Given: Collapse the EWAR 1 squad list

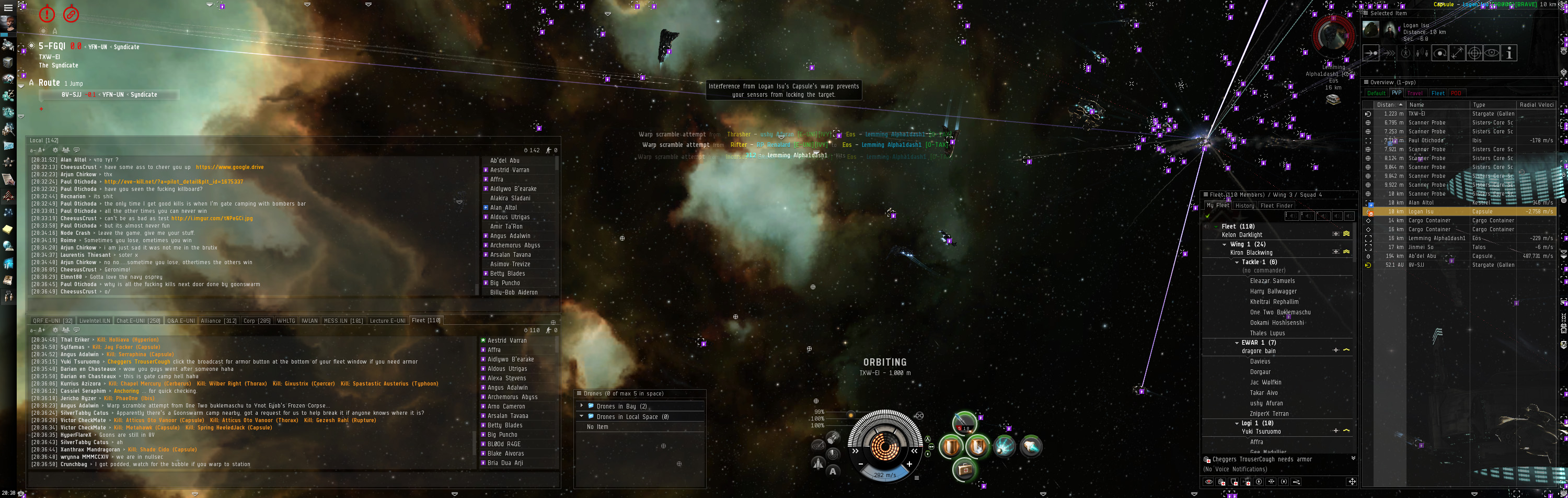Looking at the screenshot, I should pyautogui.click(x=1237, y=343).
